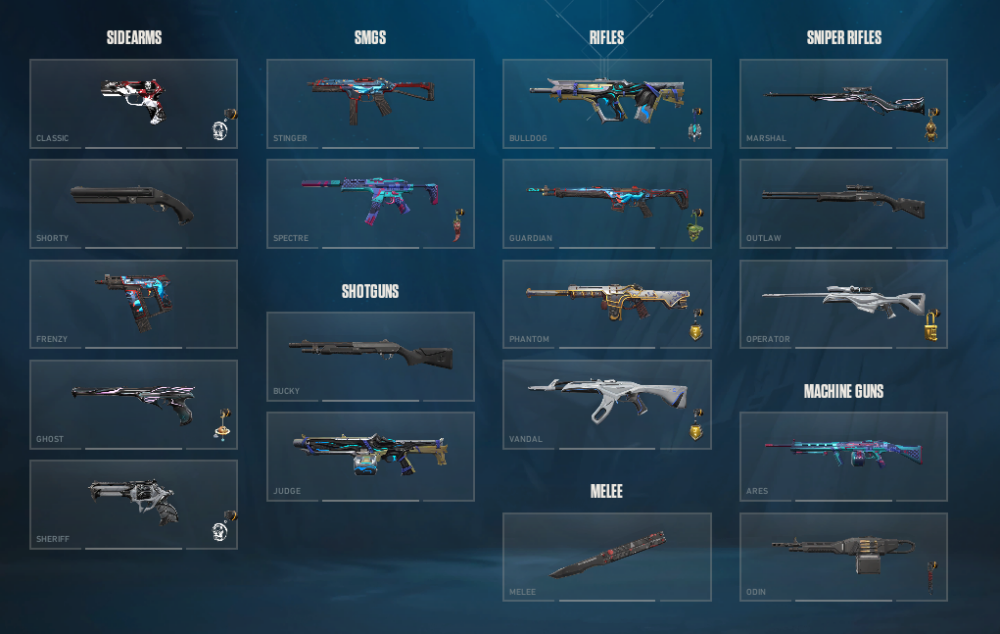Open the Bucky shotgun tile
Viewport: 1000px width, 634px height.
[370, 356]
